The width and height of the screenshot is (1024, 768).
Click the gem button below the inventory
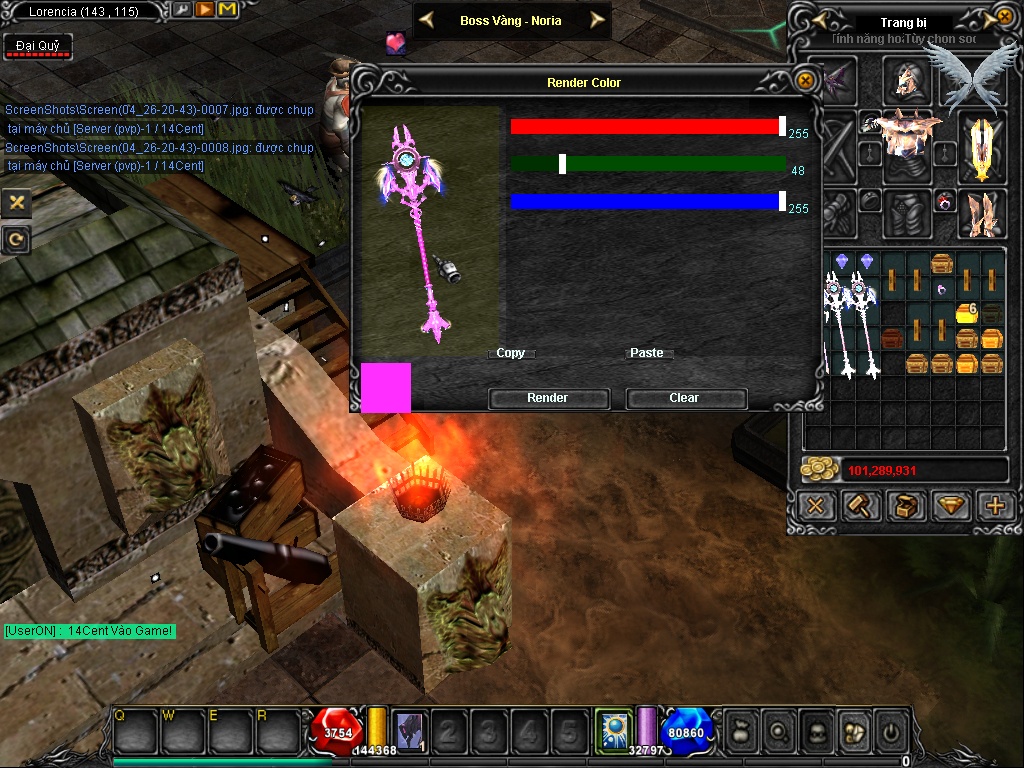coord(950,506)
